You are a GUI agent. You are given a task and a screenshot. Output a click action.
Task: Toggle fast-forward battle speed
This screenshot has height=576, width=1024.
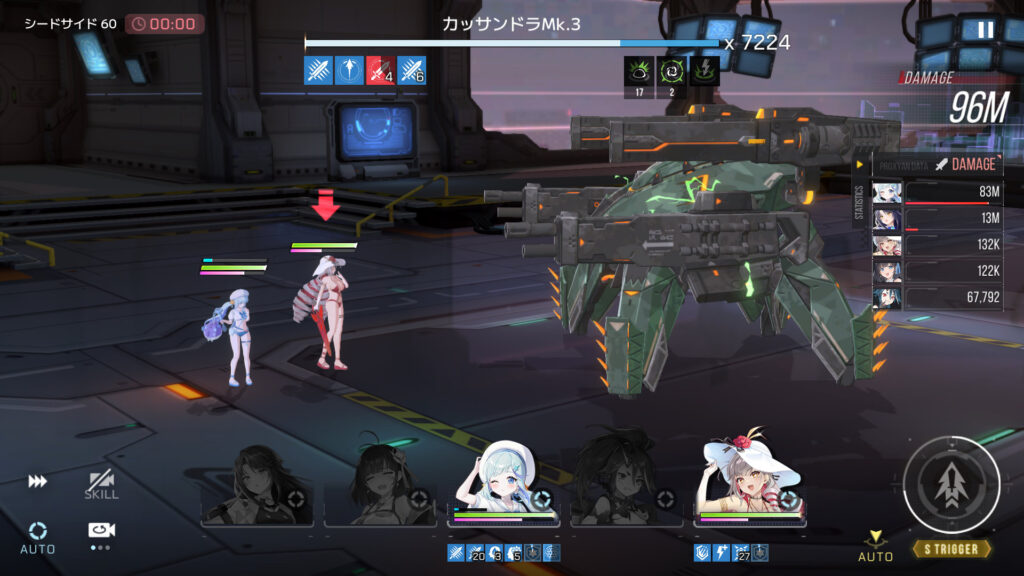[x=37, y=482]
